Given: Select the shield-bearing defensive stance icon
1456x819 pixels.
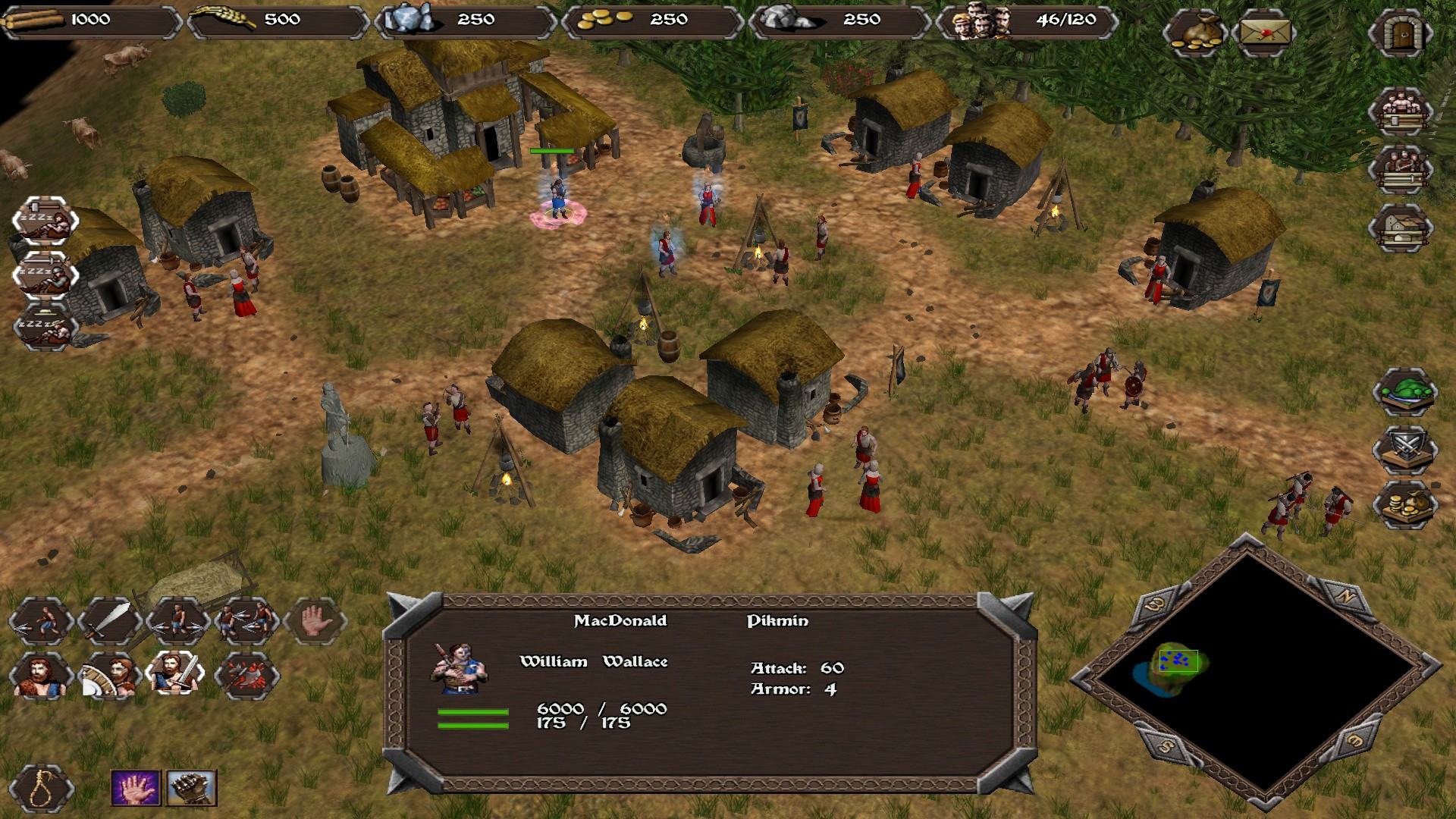Looking at the screenshot, I should coord(109,674).
